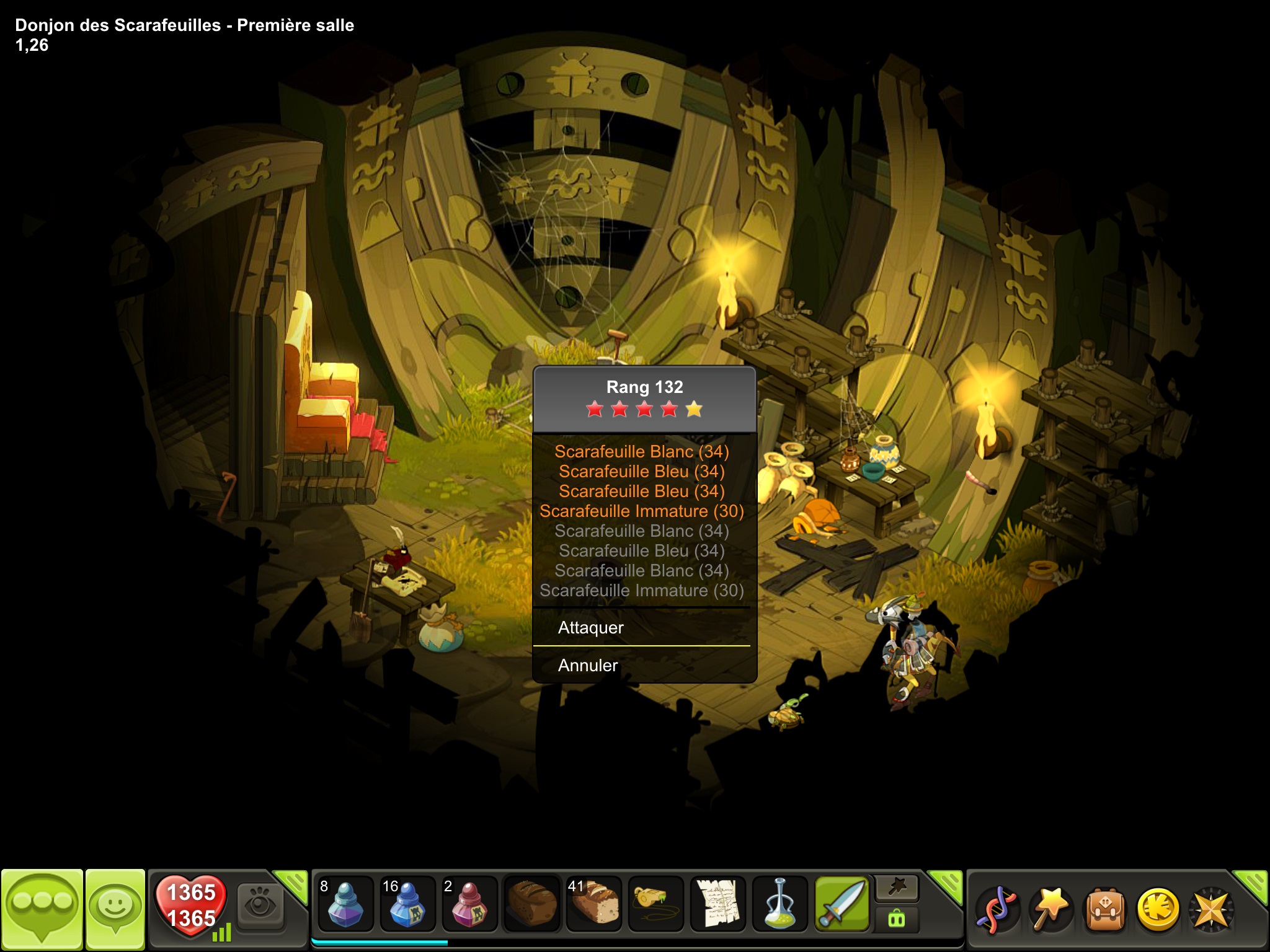1270x952 pixels.
Task: Open the star wand spells menu
Action: click(x=1050, y=910)
